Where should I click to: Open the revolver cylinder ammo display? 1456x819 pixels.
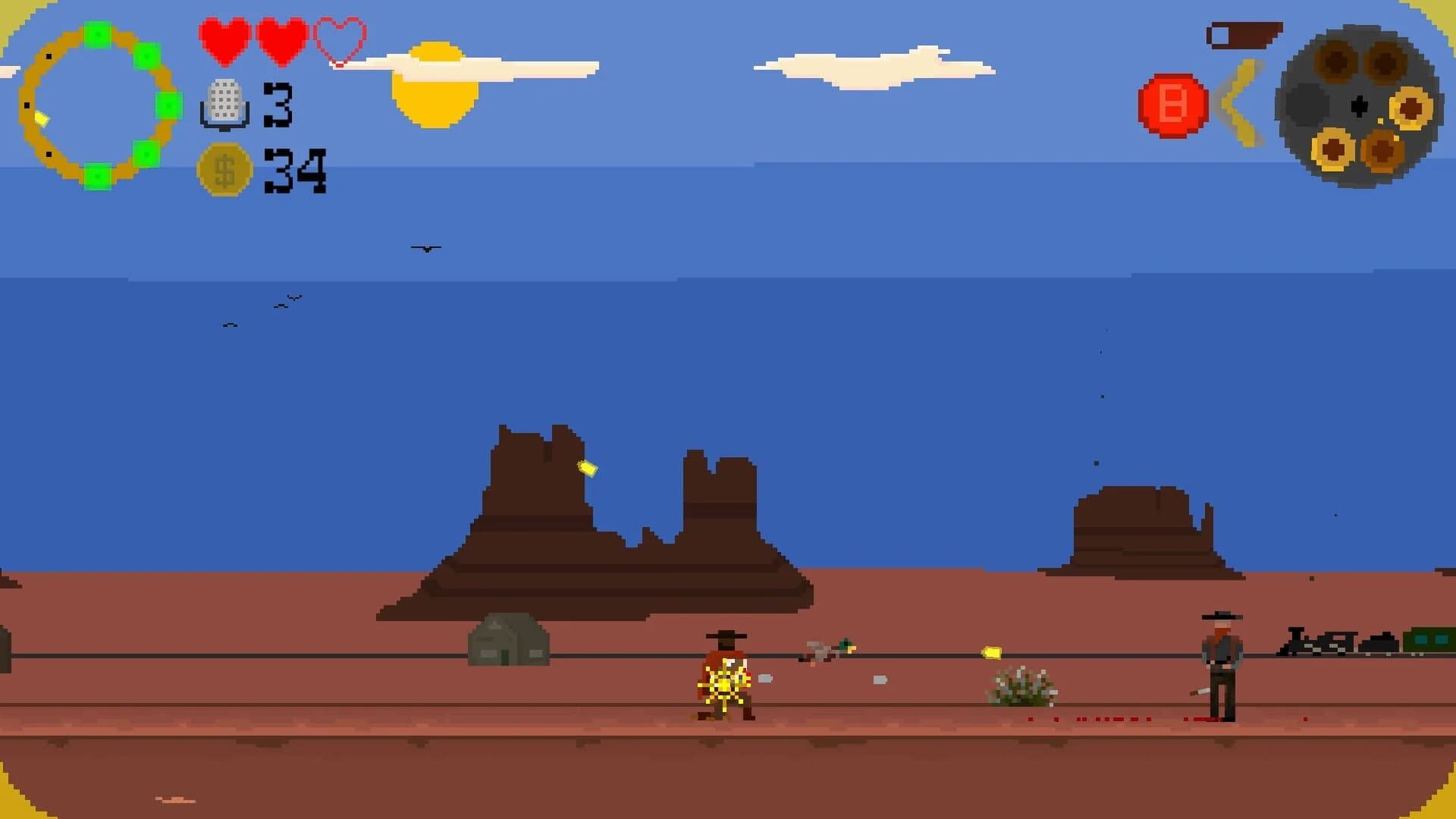(1360, 106)
